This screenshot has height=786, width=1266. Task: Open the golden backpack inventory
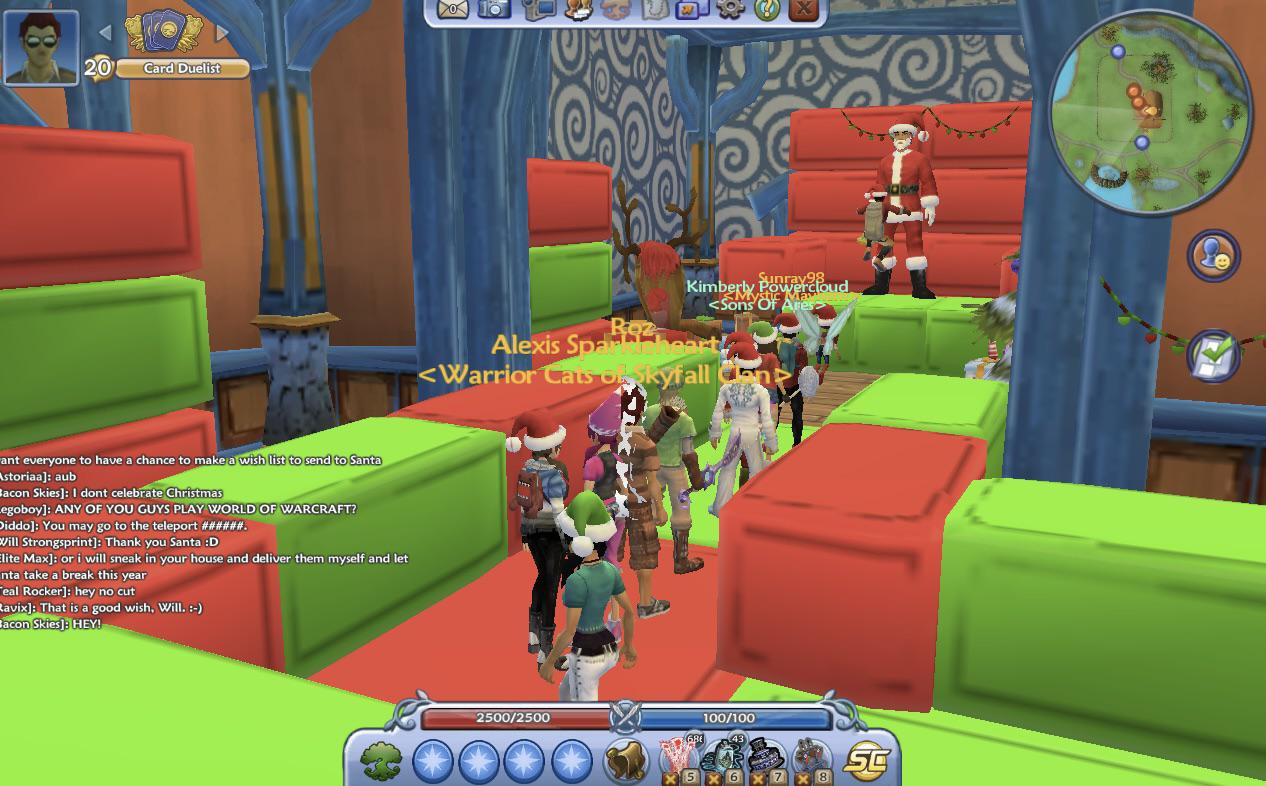[626, 761]
